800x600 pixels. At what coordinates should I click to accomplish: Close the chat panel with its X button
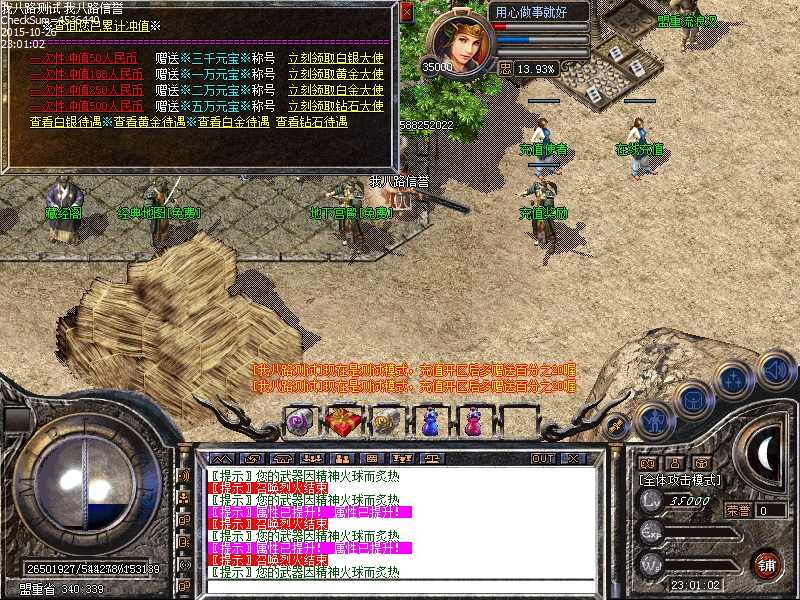(x=574, y=458)
